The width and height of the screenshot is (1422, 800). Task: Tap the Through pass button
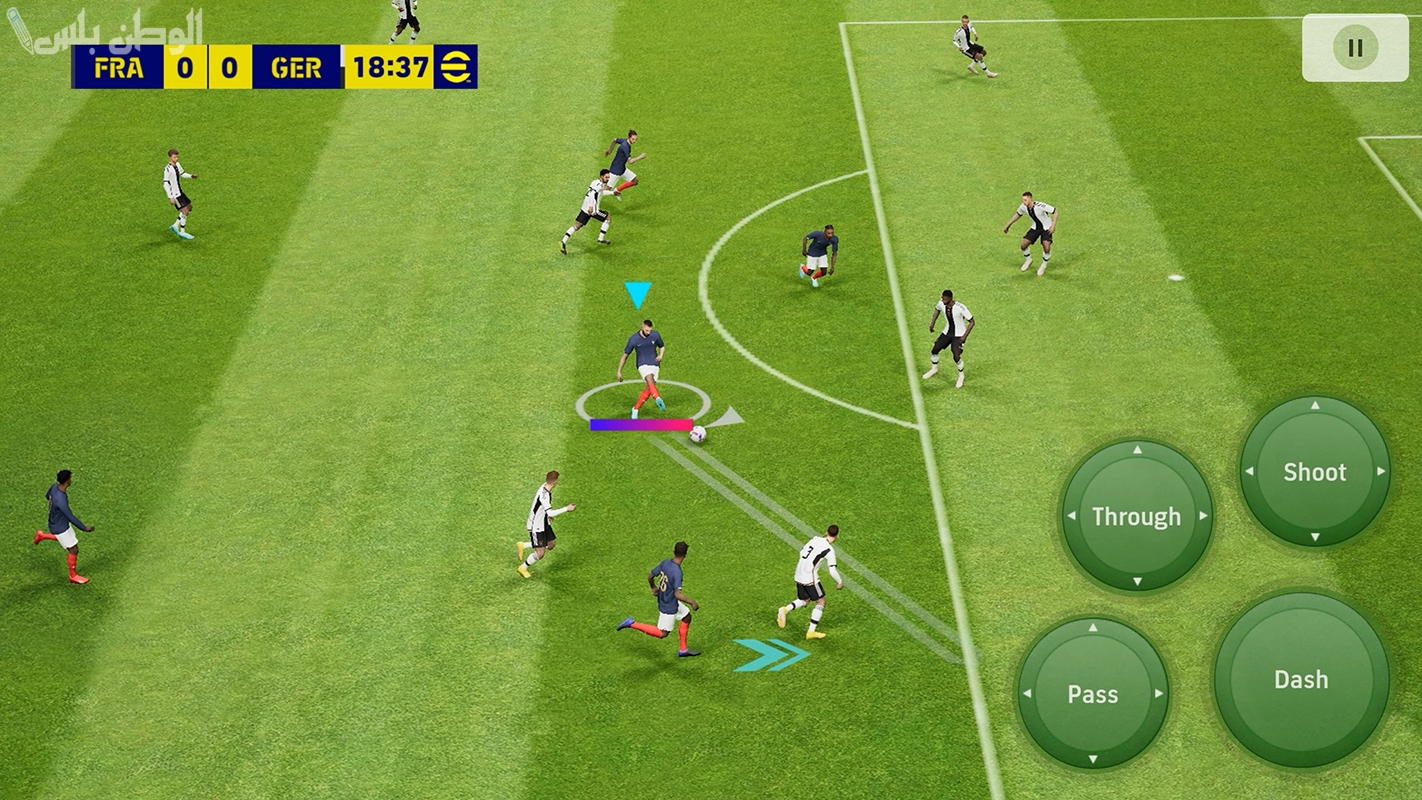1137,516
